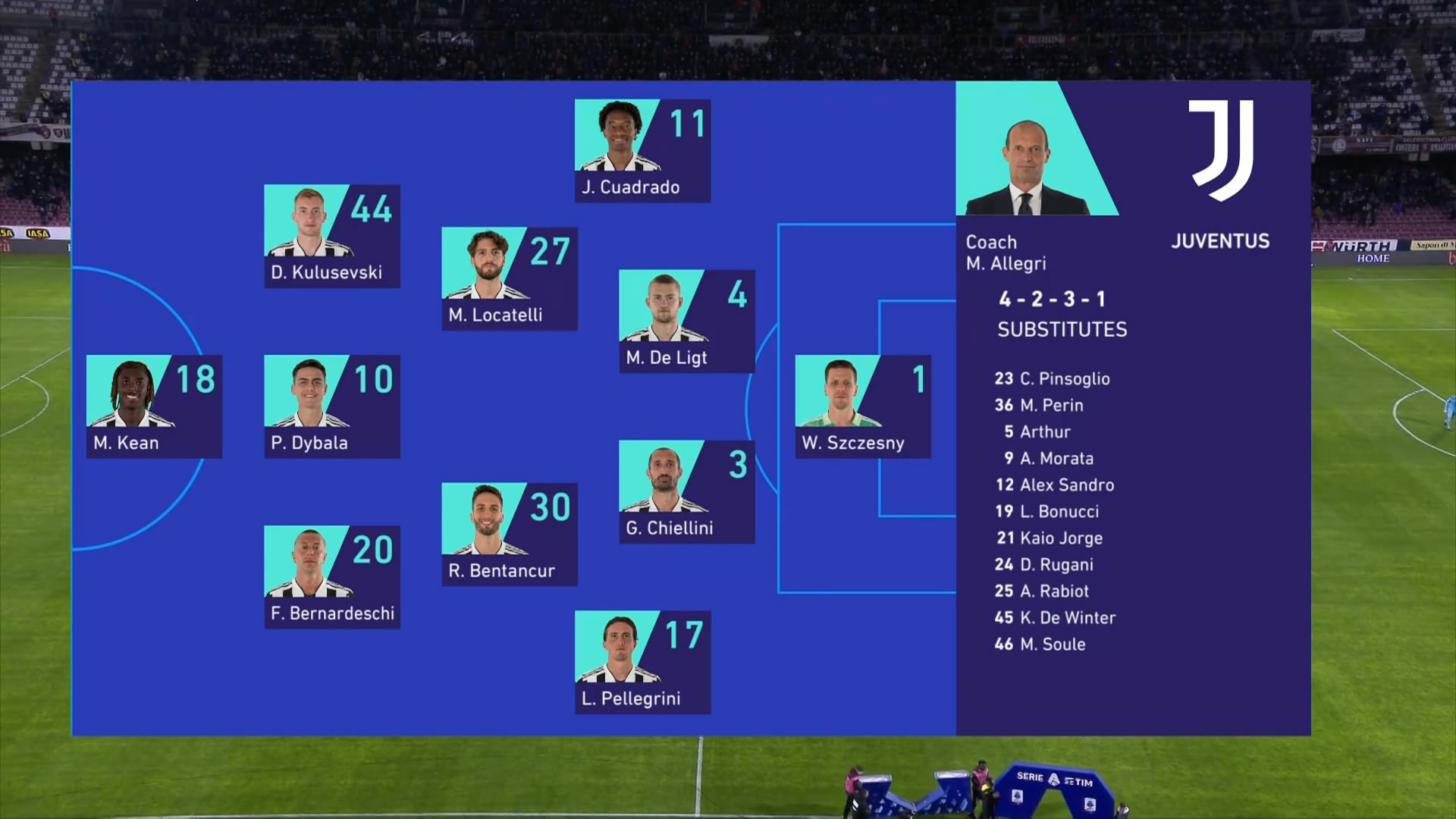Pick the M. Locatelli number 27 card
This screenshot has height=819, width=1456.
tap(509, 278)
